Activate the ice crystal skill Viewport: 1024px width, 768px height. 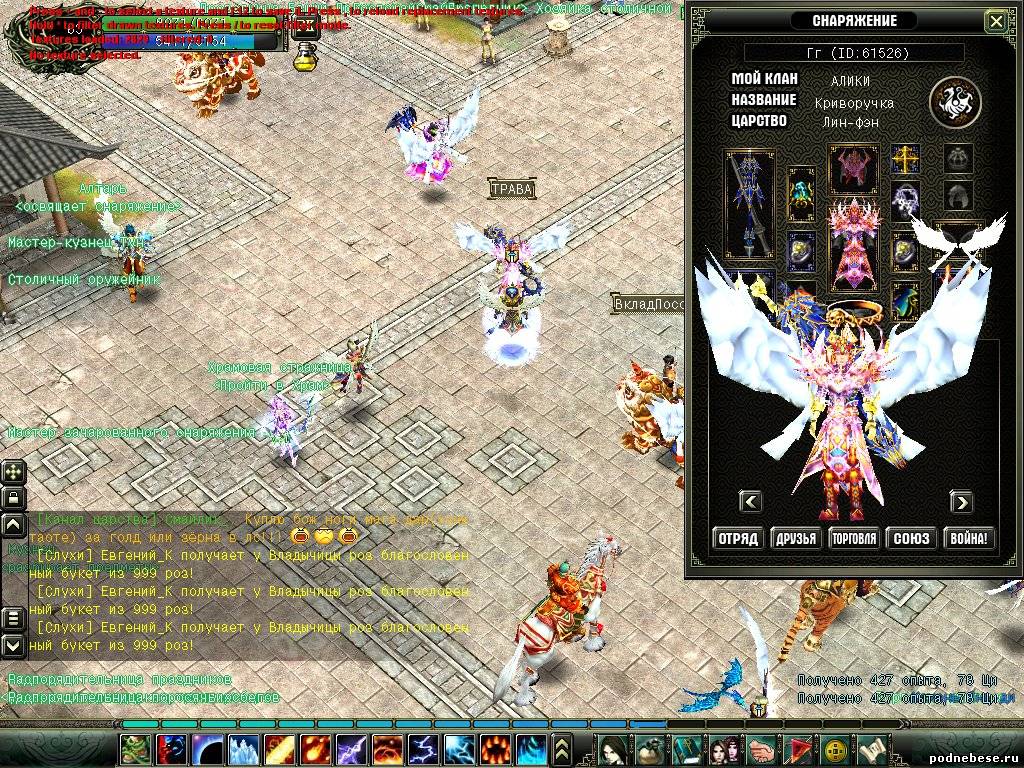[x=244, y=749]
